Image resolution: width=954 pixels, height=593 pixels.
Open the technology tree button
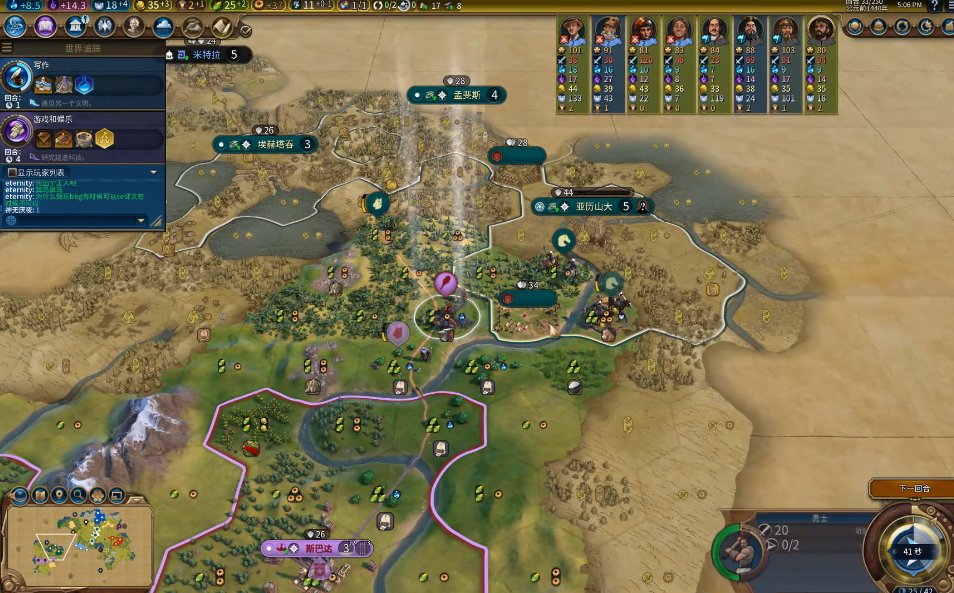[17, 27]
